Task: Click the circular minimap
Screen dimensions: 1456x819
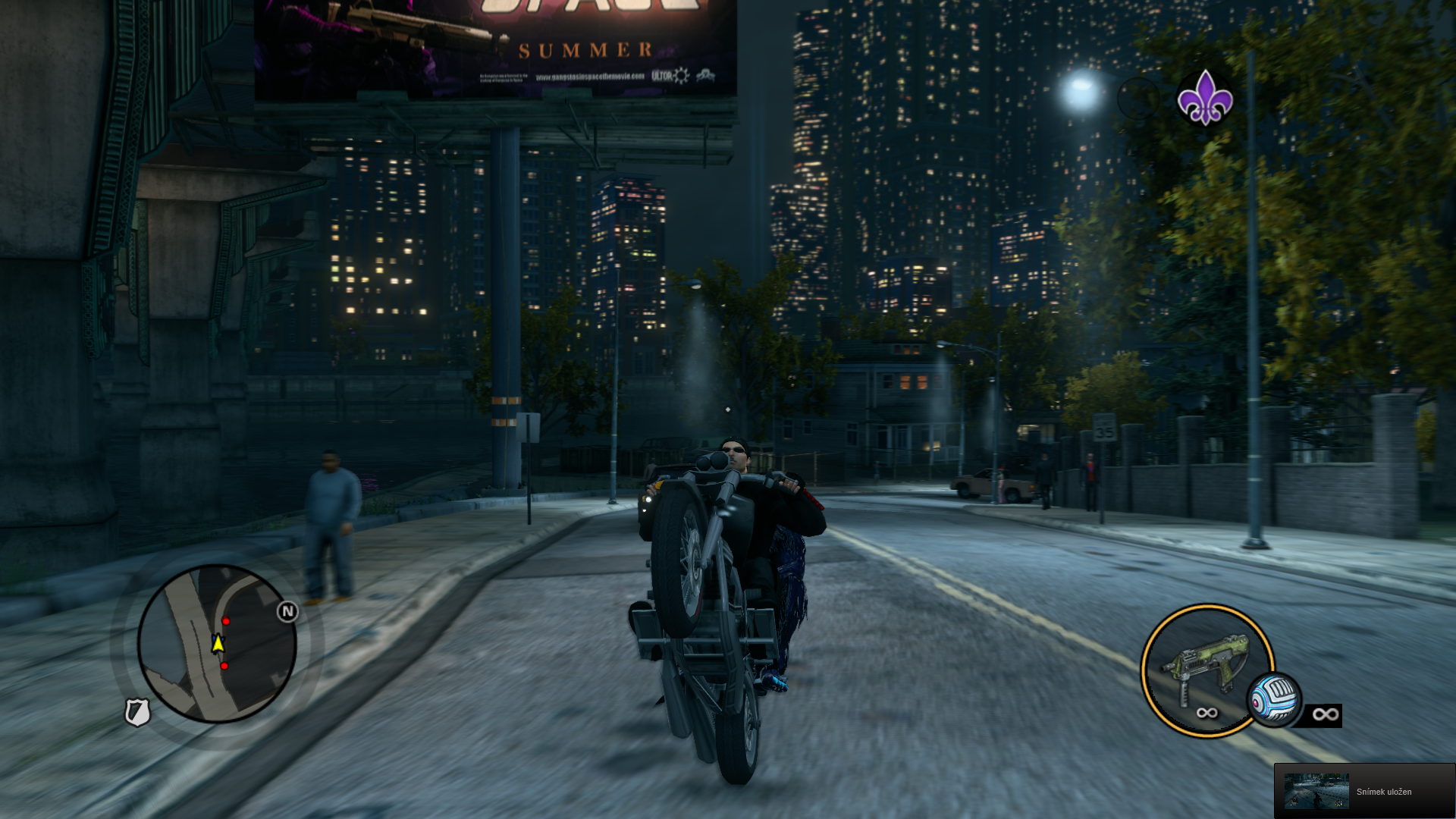Action: pos(217,644)
